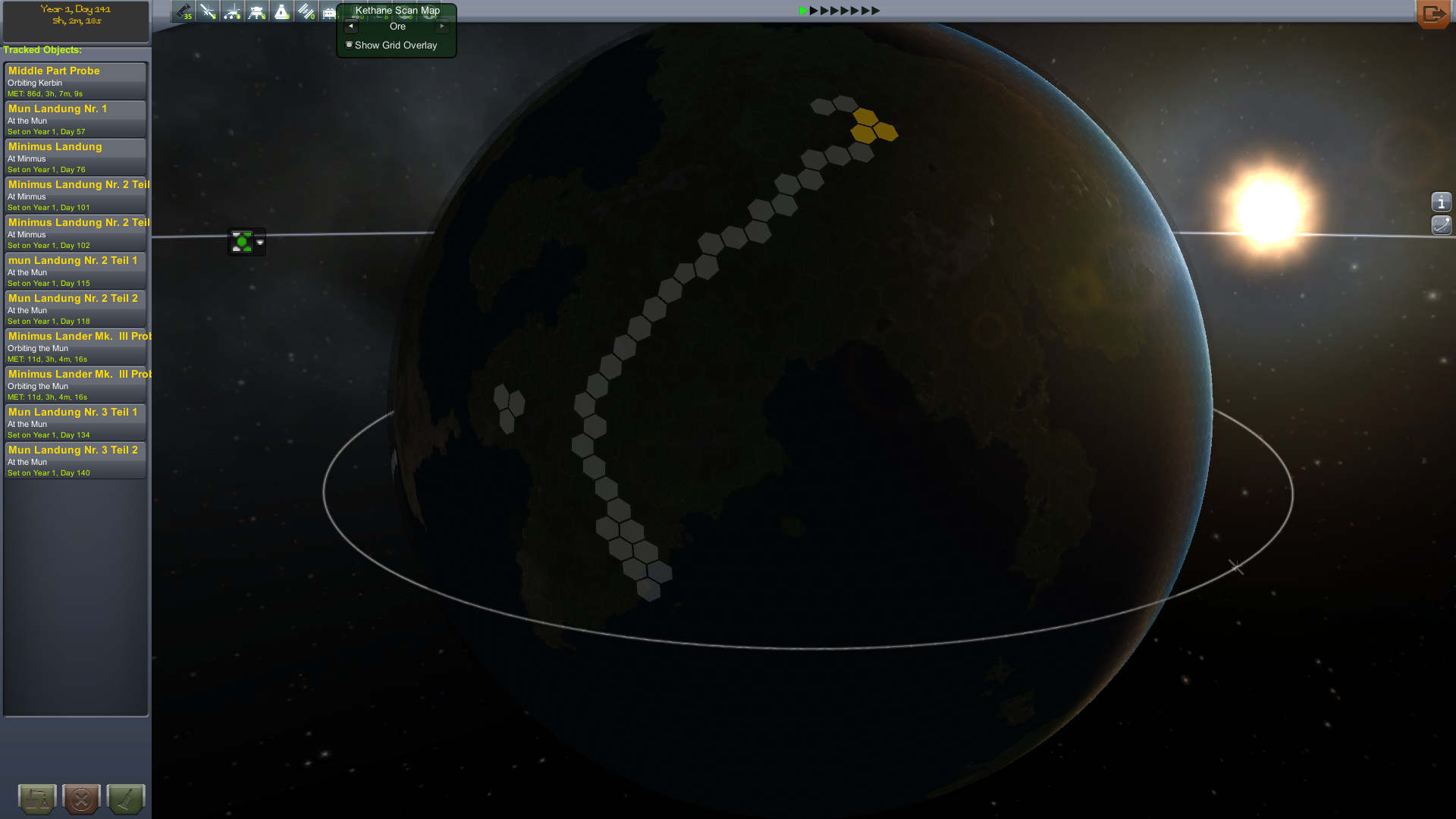Pick Minimus Landung Nr. 2 set on Day 101
This screenshot has height=819, width=1456.
[x=75, y=195]
